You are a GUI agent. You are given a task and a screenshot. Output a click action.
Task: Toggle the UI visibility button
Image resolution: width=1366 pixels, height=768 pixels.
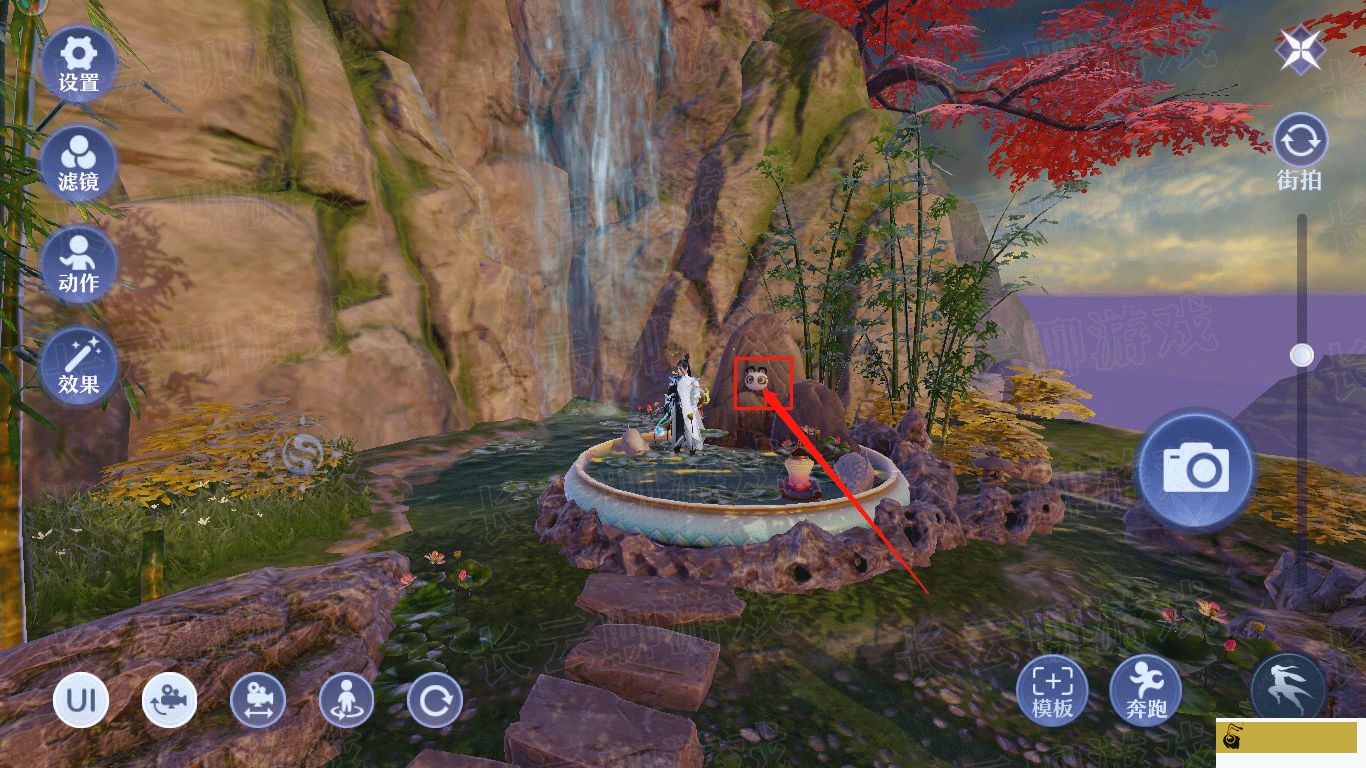(81, 700)
